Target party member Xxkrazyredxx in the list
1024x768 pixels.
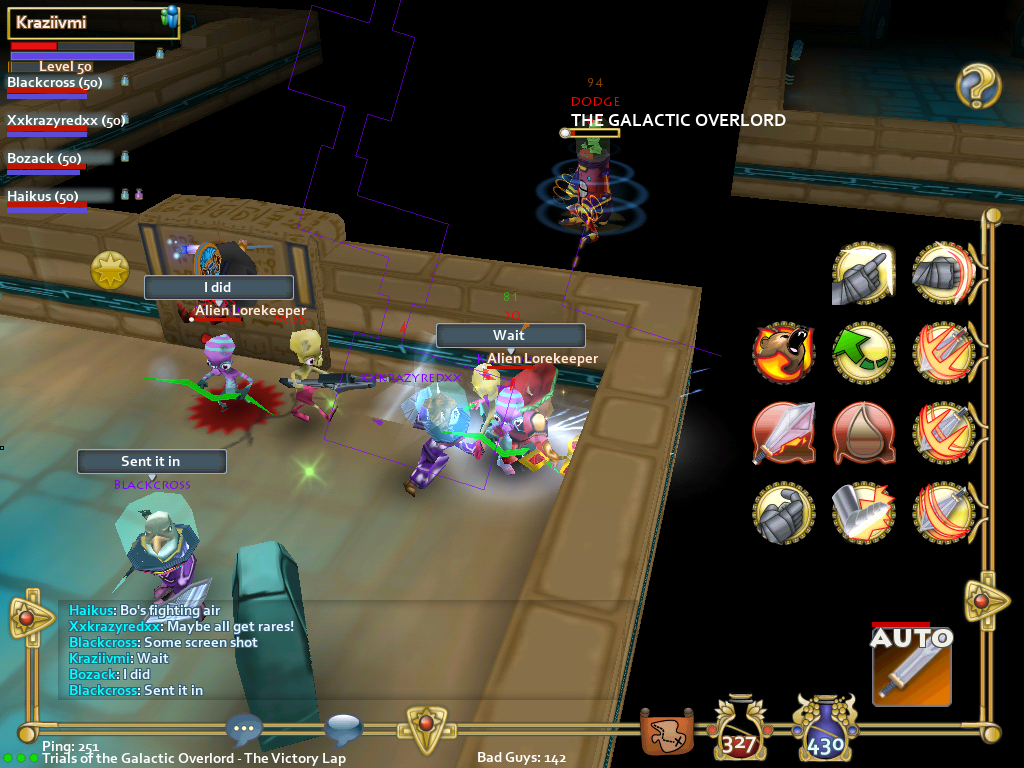click(63, 121)
